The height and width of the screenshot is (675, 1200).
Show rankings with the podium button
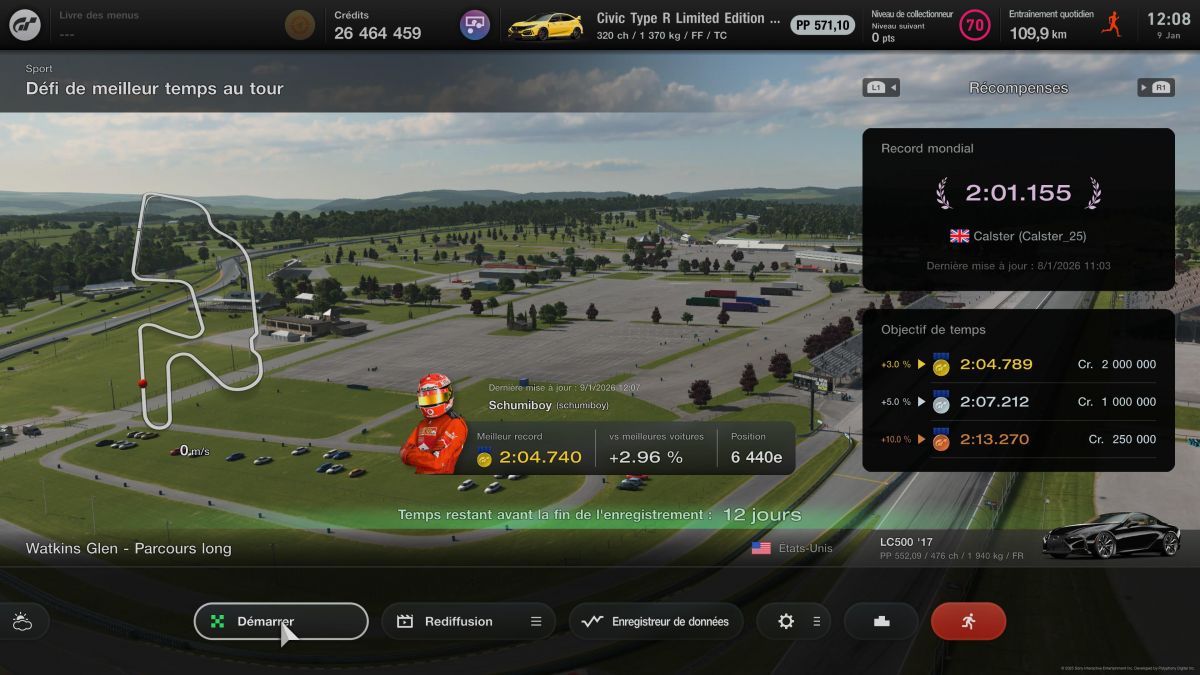[881, 621]
